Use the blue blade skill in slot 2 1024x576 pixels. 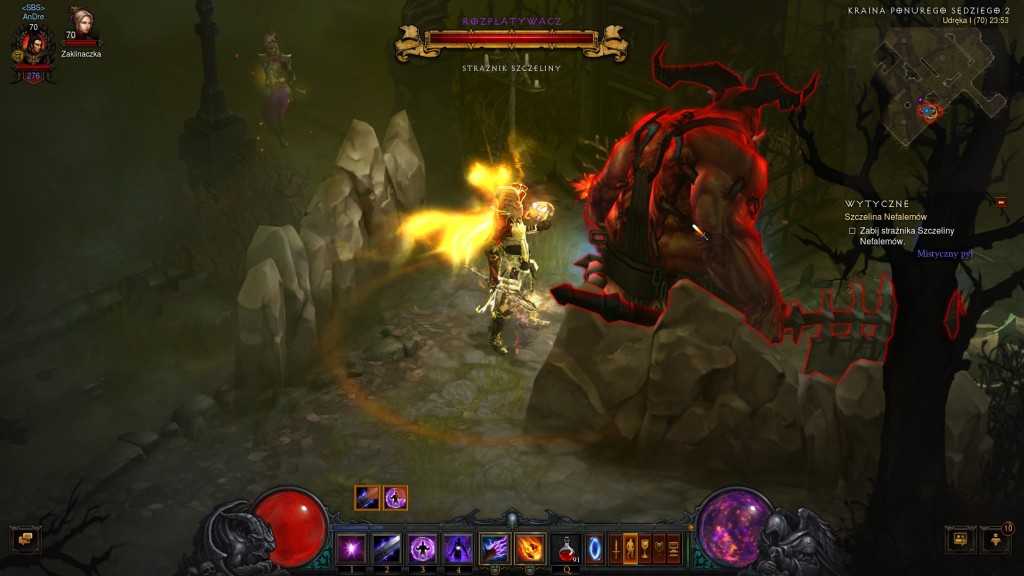386,549
